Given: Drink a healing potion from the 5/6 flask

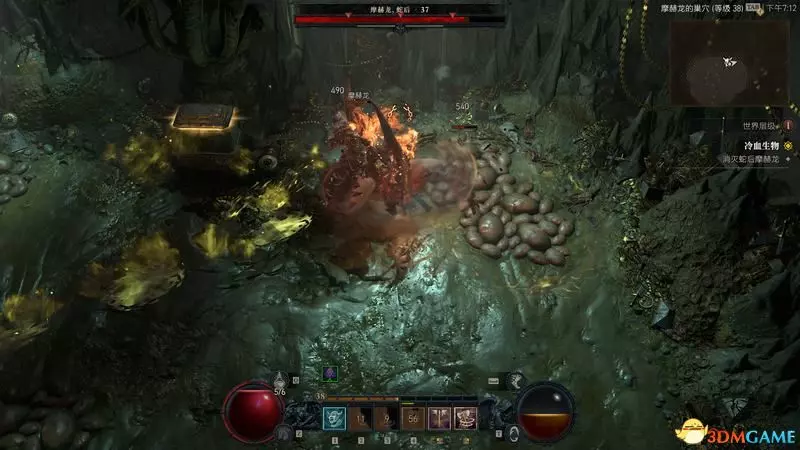Looking at the screenshot, I should point(281,381).
